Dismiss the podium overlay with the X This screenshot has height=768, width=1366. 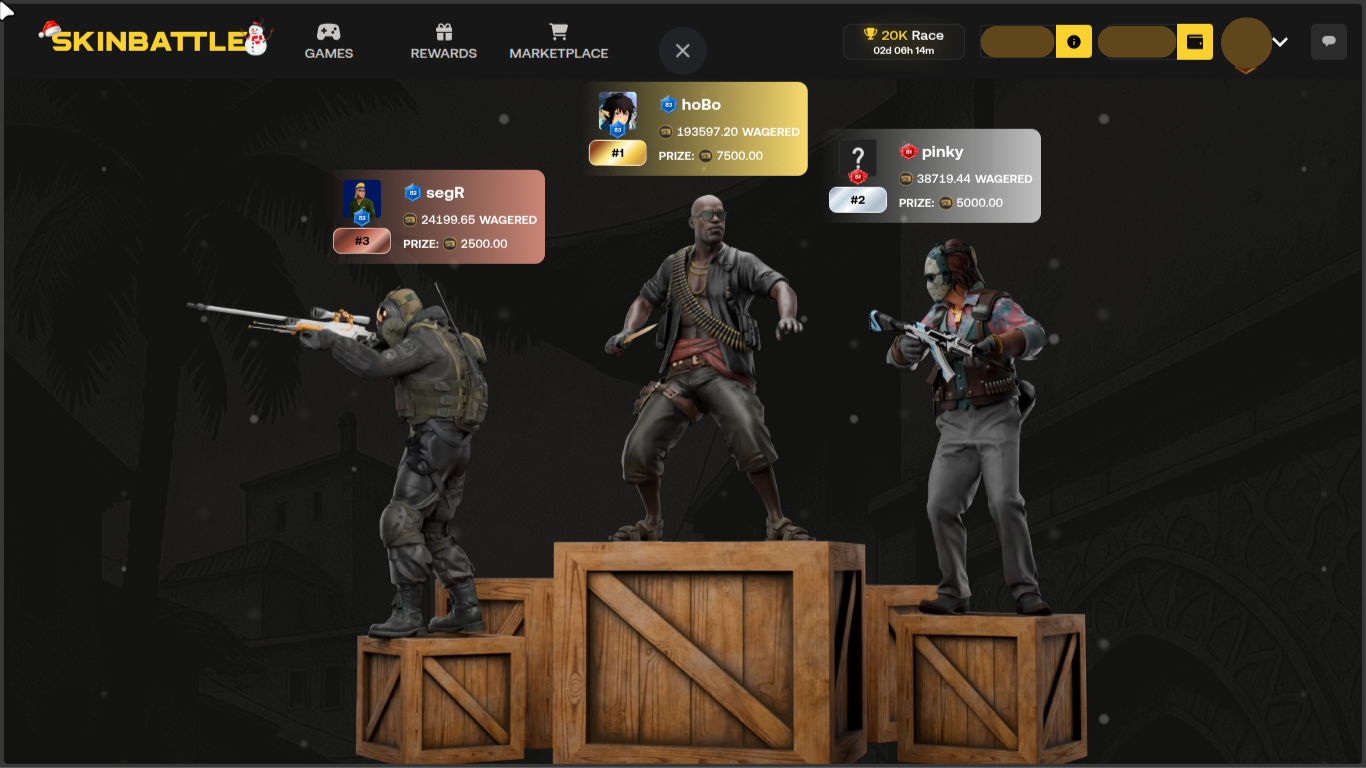click(683, 51)
